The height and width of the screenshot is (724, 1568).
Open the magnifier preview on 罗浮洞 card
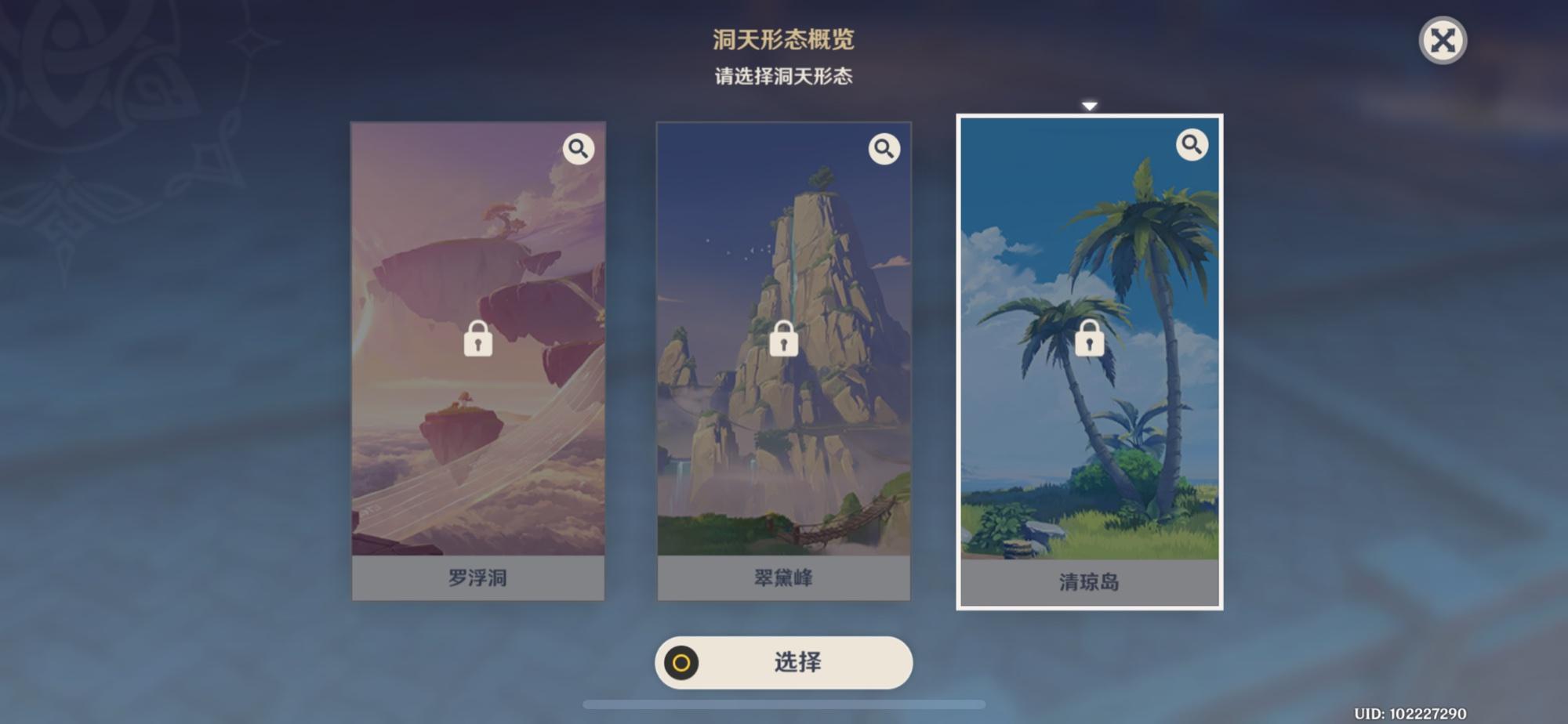click(579, 147)
